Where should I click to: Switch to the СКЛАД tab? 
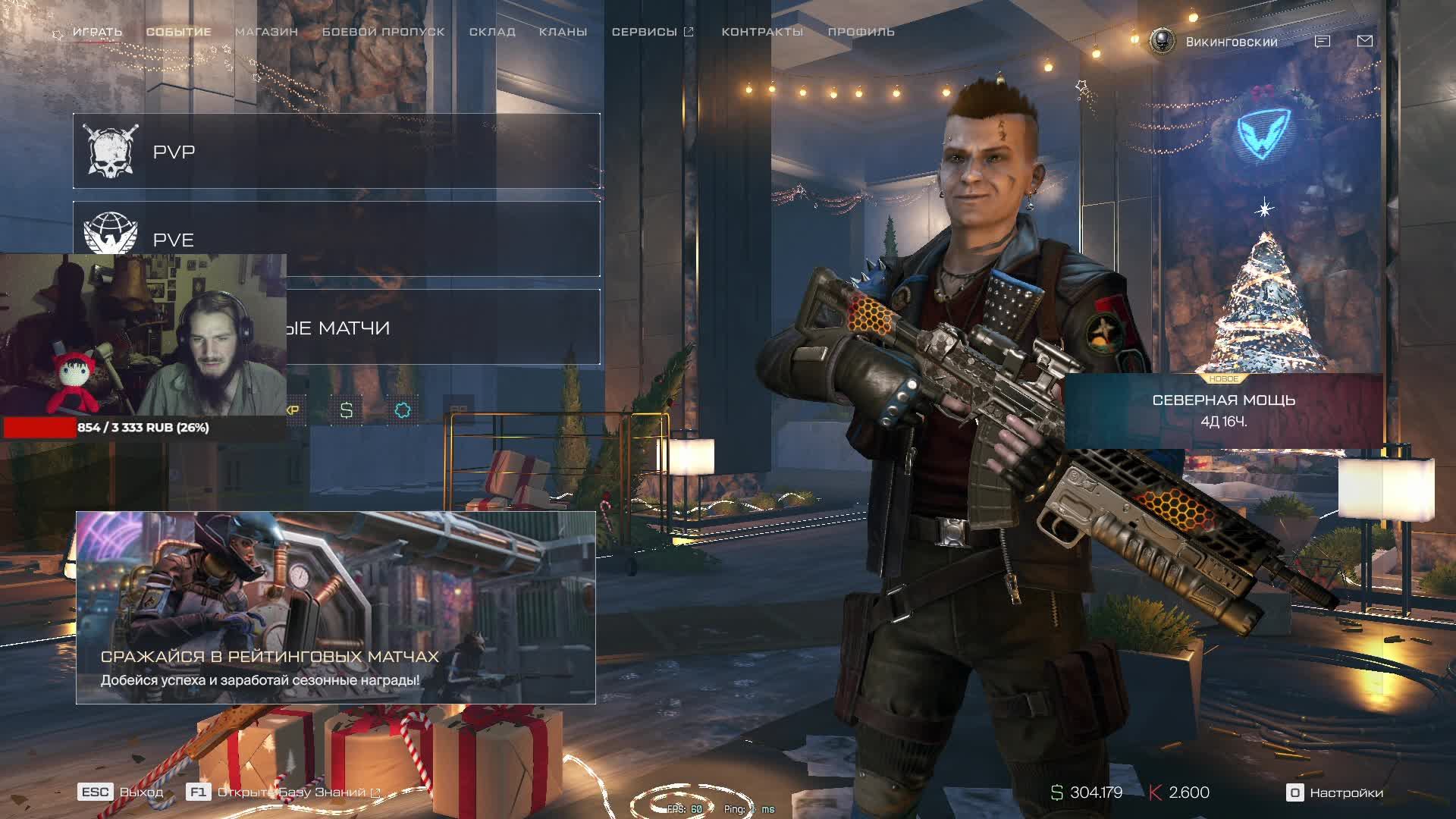pos(492,32)
